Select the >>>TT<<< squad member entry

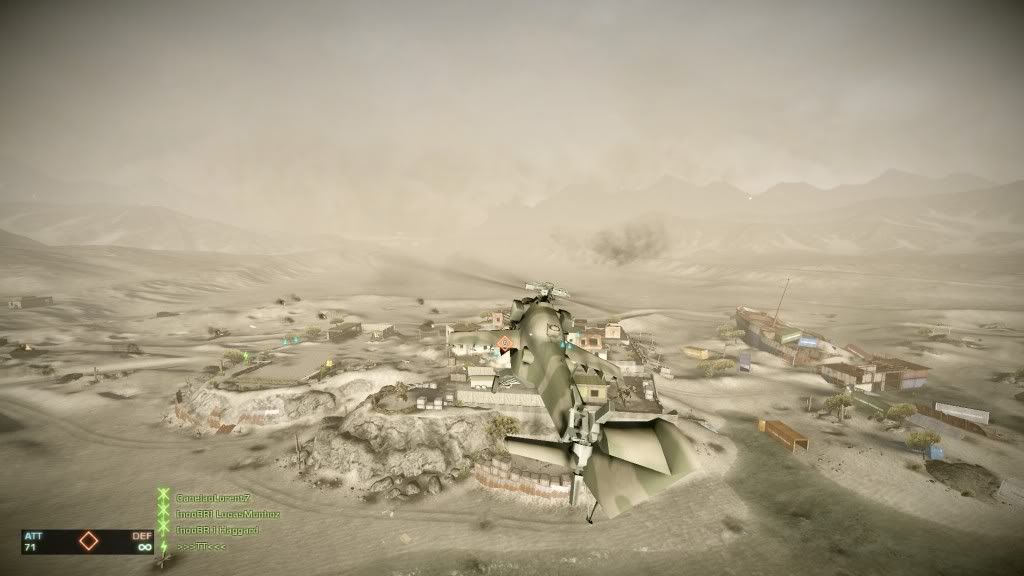point(199,545)
